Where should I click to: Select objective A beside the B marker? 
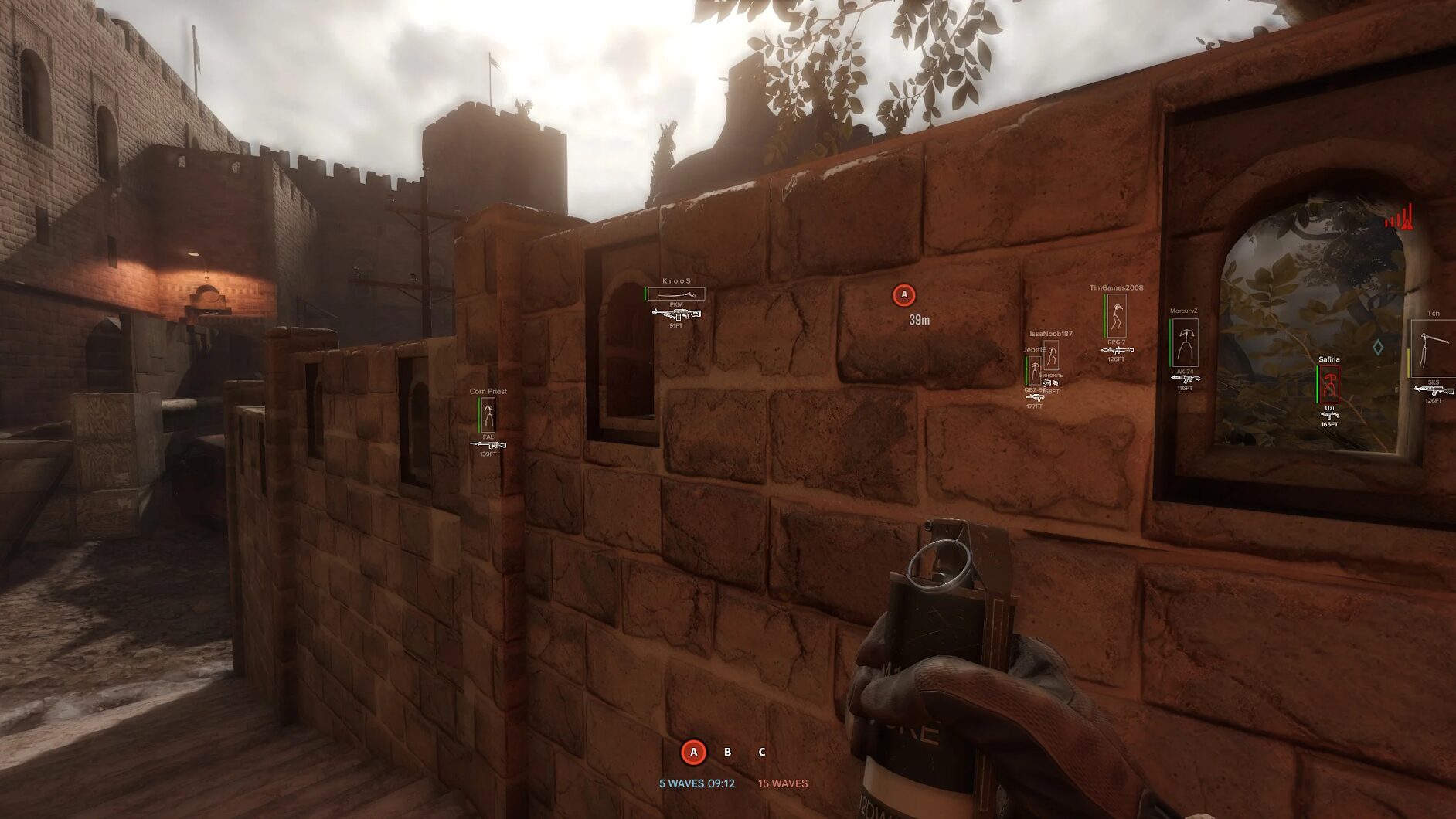[693, 752]
